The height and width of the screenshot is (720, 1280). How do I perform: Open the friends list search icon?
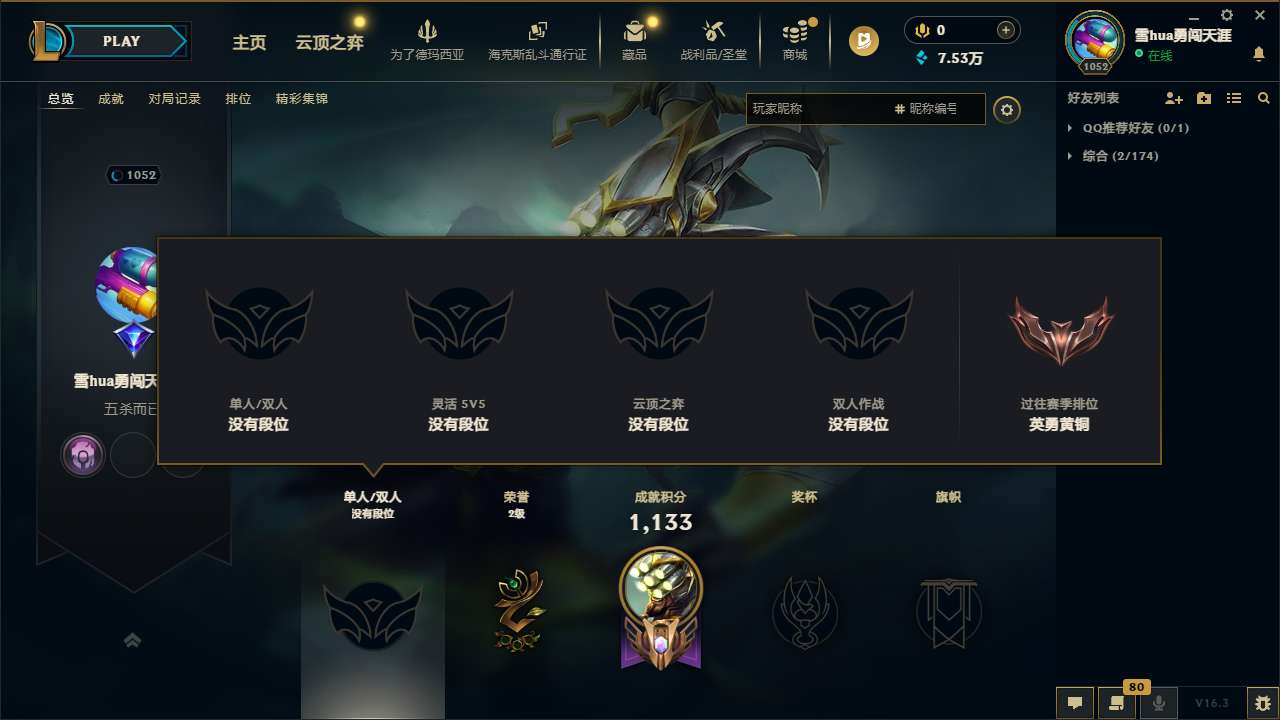pos(1264,98)
